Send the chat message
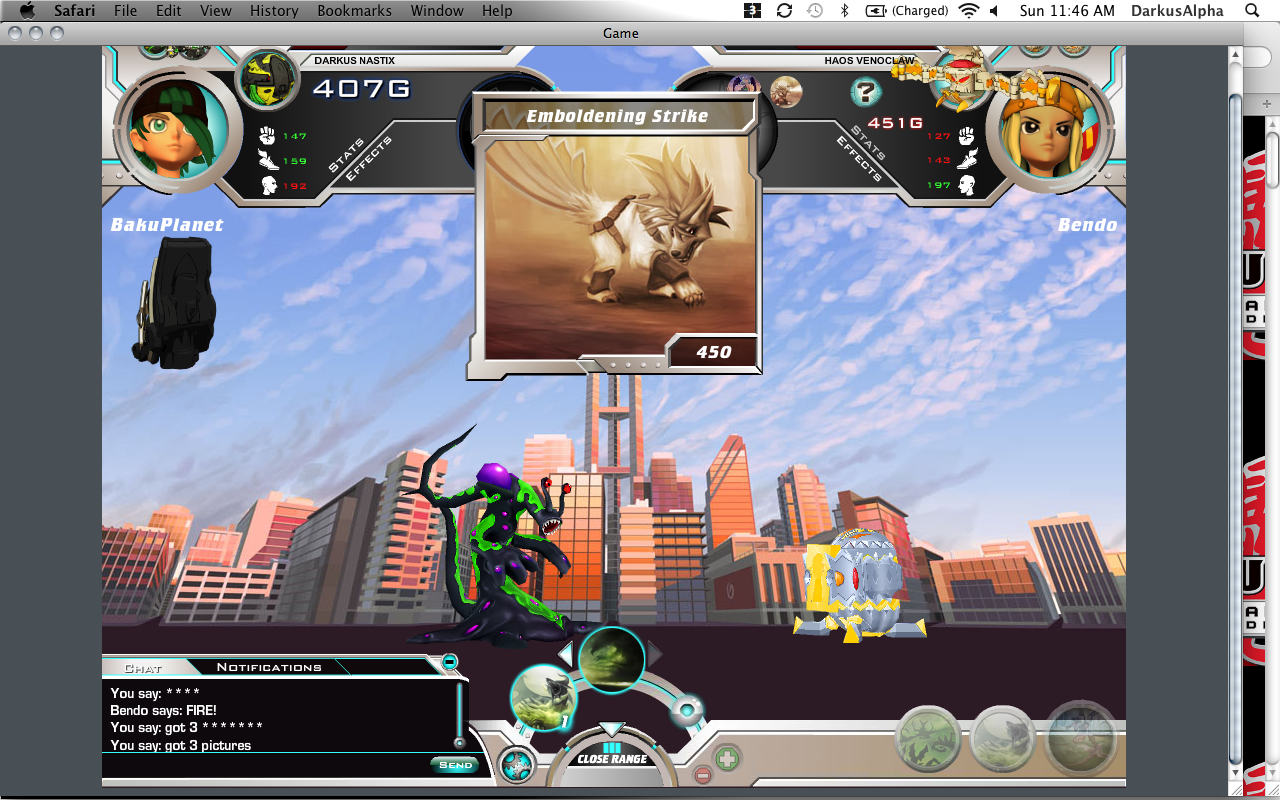1280x800 pixels. click(x=455, y=765)
